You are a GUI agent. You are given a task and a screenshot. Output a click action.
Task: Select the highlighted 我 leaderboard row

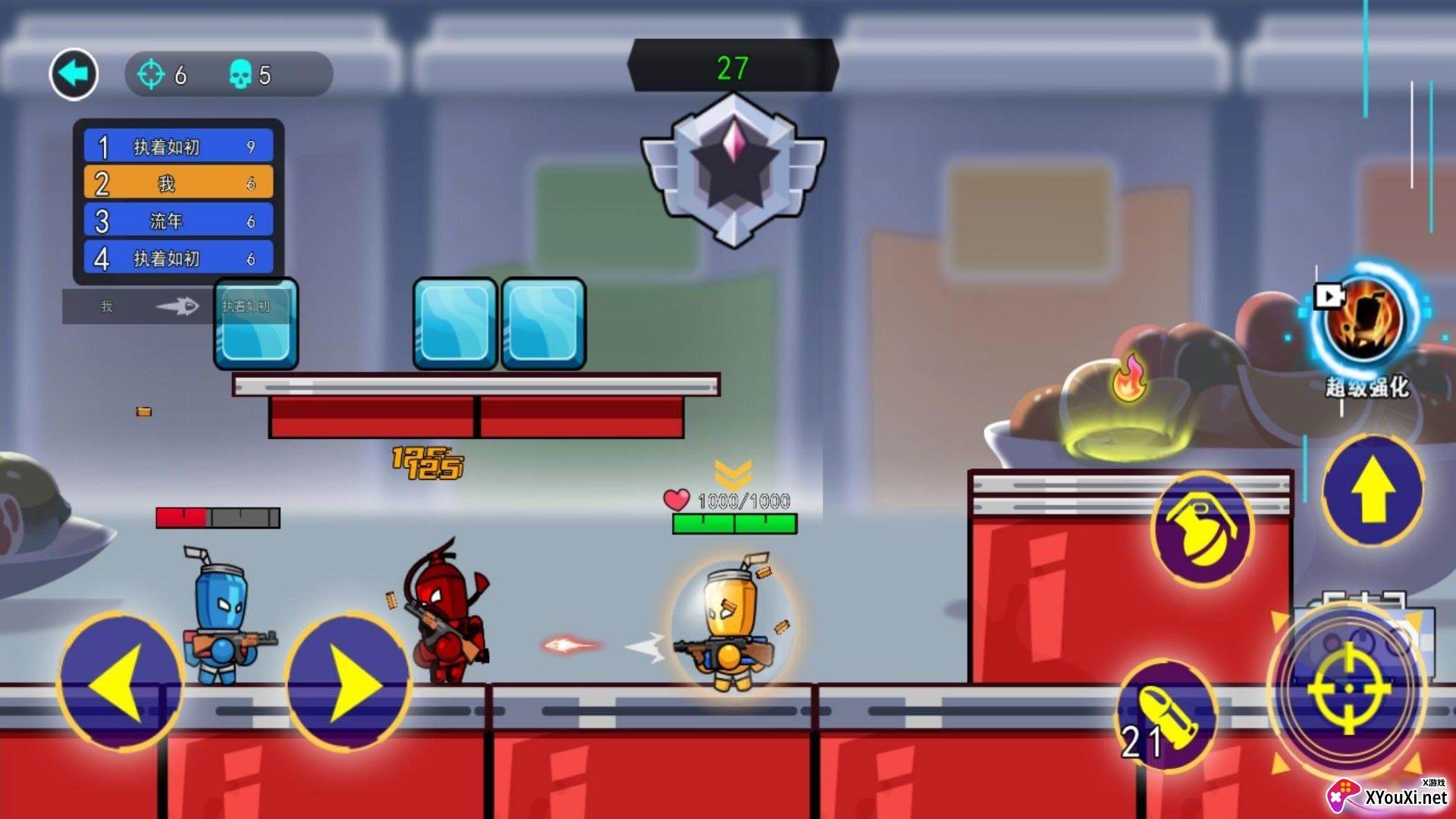pos(178,184)
